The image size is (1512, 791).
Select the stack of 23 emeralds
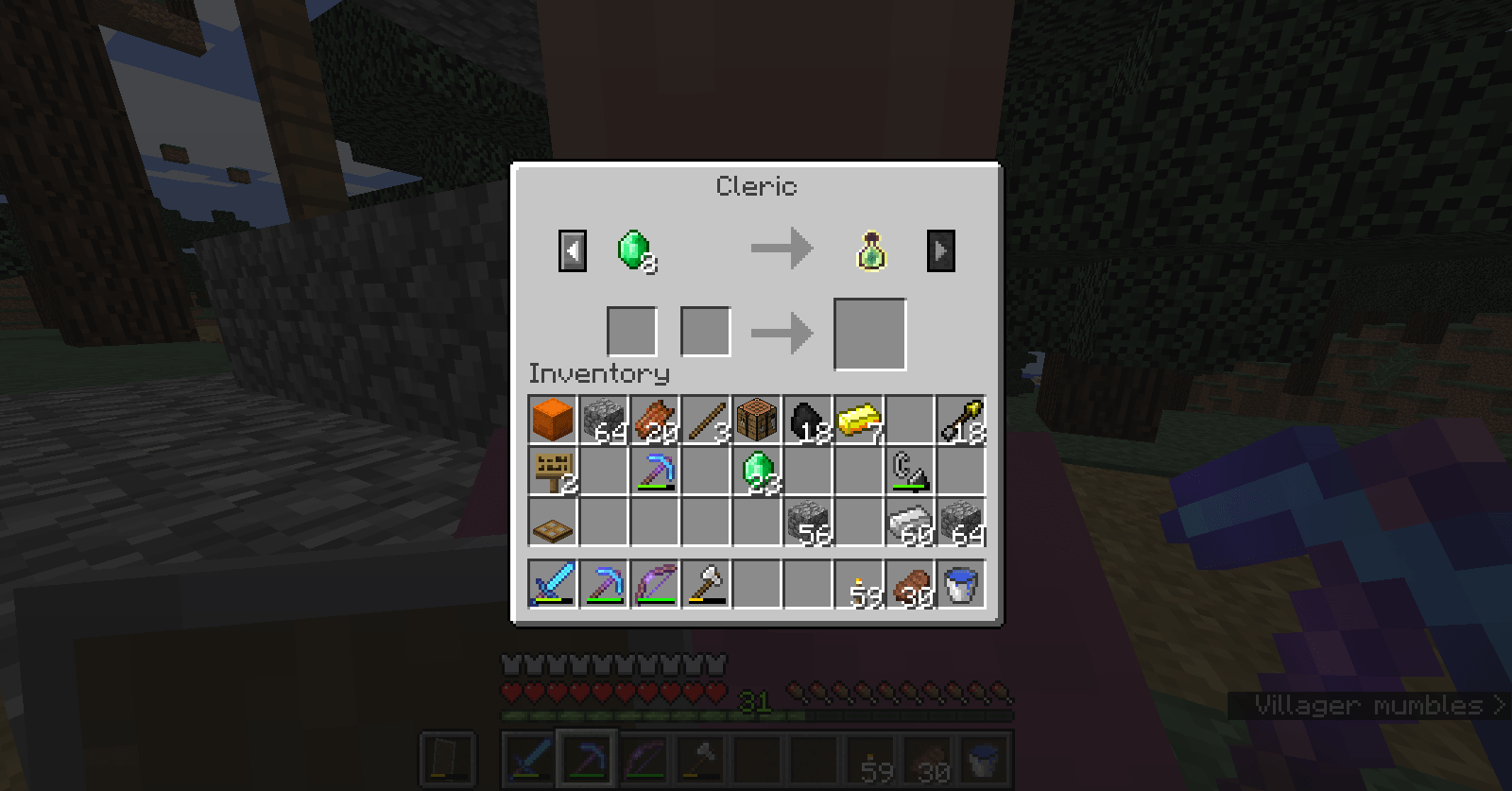757,472
